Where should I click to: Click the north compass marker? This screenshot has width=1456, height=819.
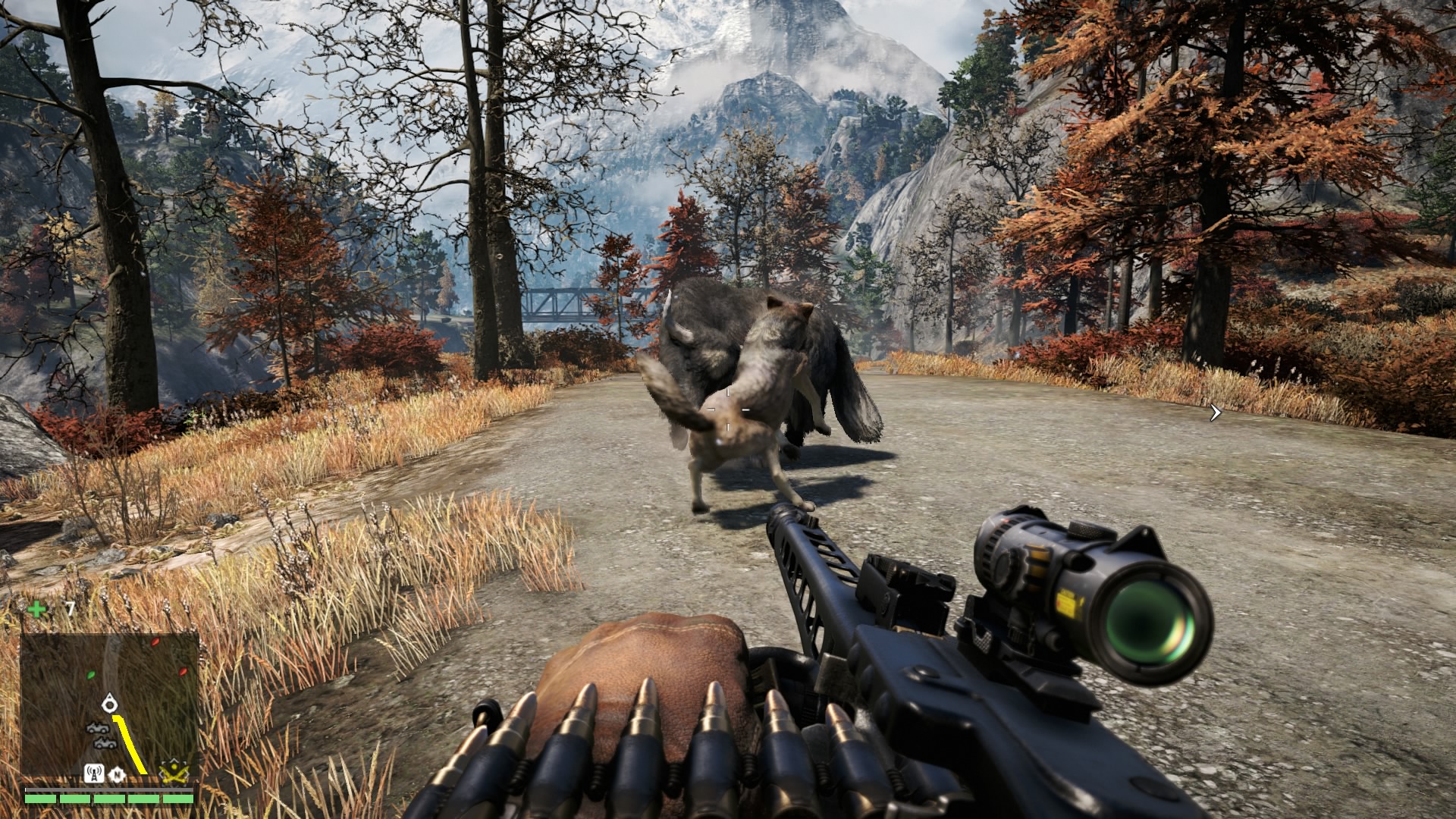(x=118, y=774)
